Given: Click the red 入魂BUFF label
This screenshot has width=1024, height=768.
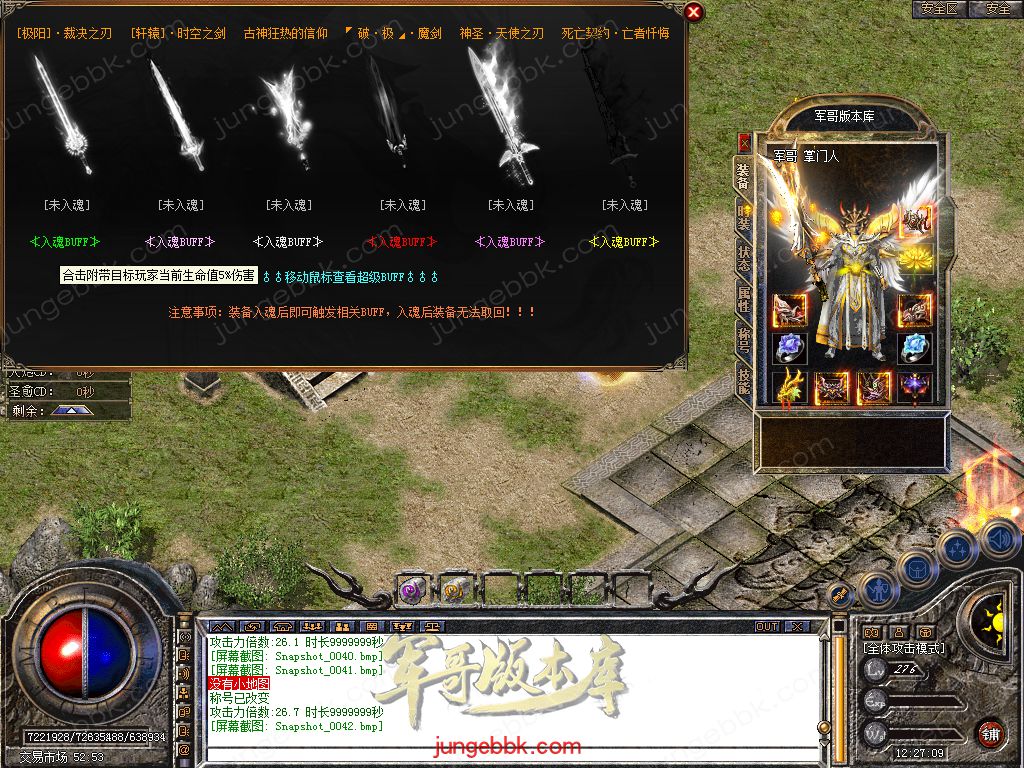Looking at the screenshot, I should (x=401, y=241).
